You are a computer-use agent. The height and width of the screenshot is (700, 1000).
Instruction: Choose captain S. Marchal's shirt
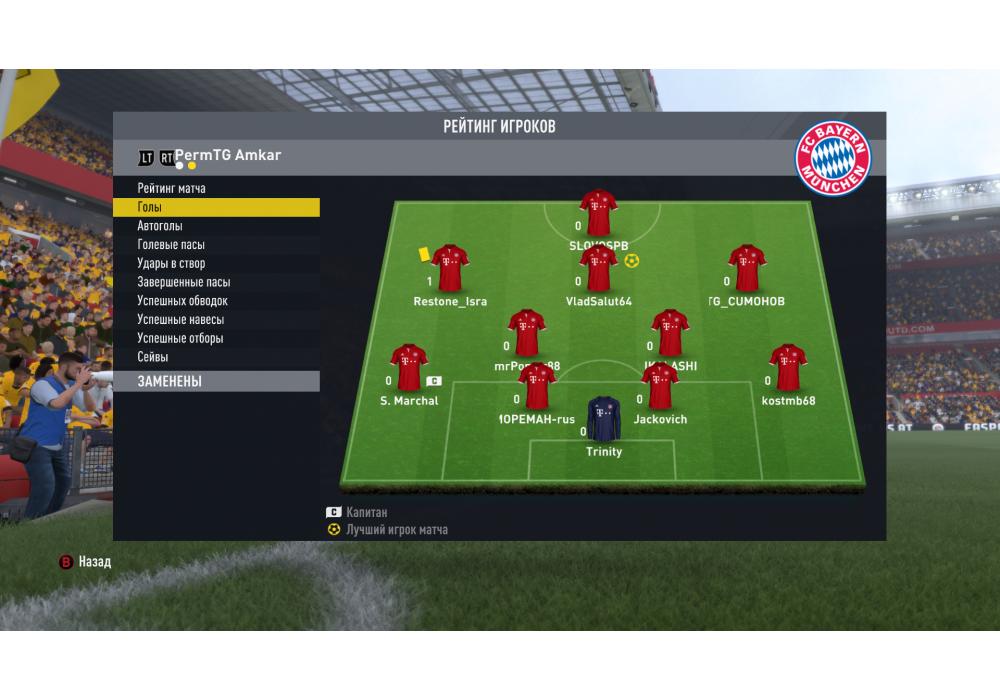coord(408,367)
